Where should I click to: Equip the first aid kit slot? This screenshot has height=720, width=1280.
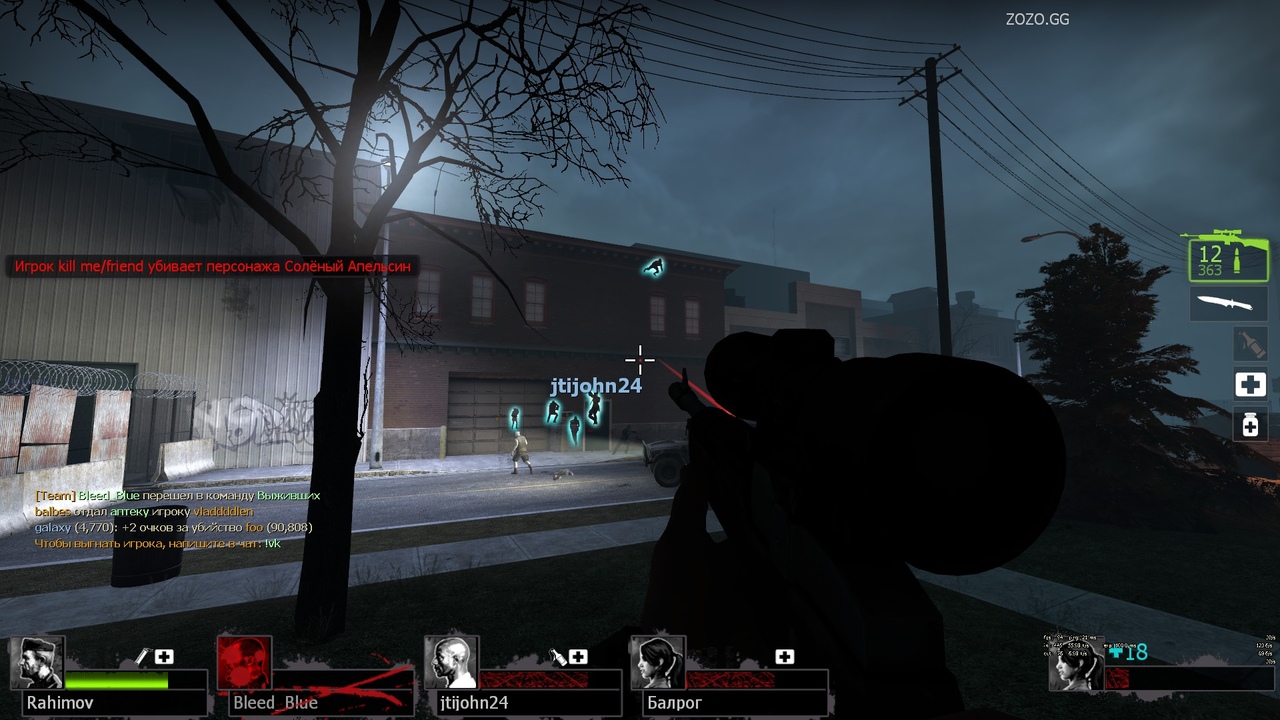click(x=1249, y=384)
